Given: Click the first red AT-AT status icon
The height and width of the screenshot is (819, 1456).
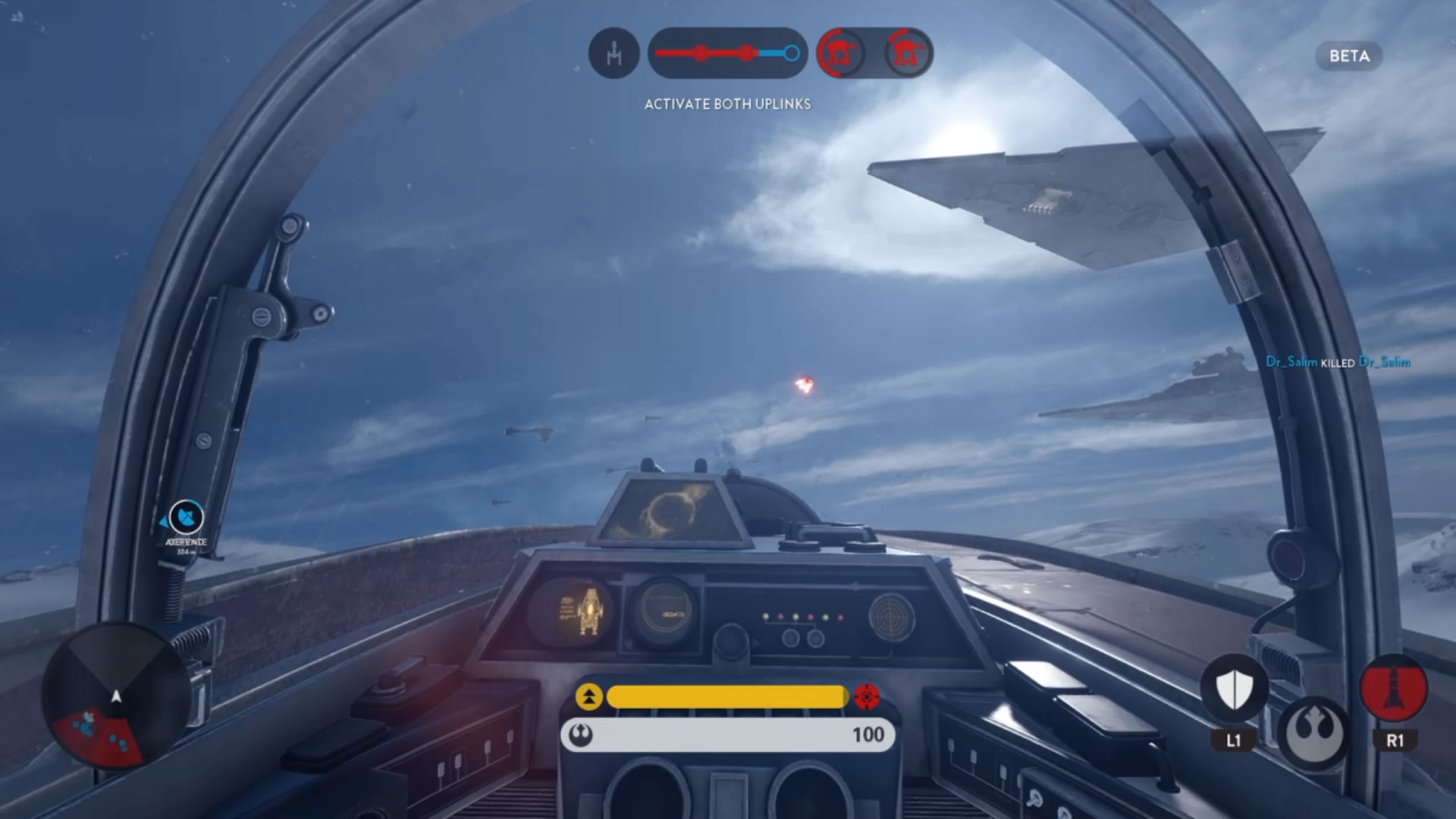Looking at the screenshot, I should pos(842,53).
